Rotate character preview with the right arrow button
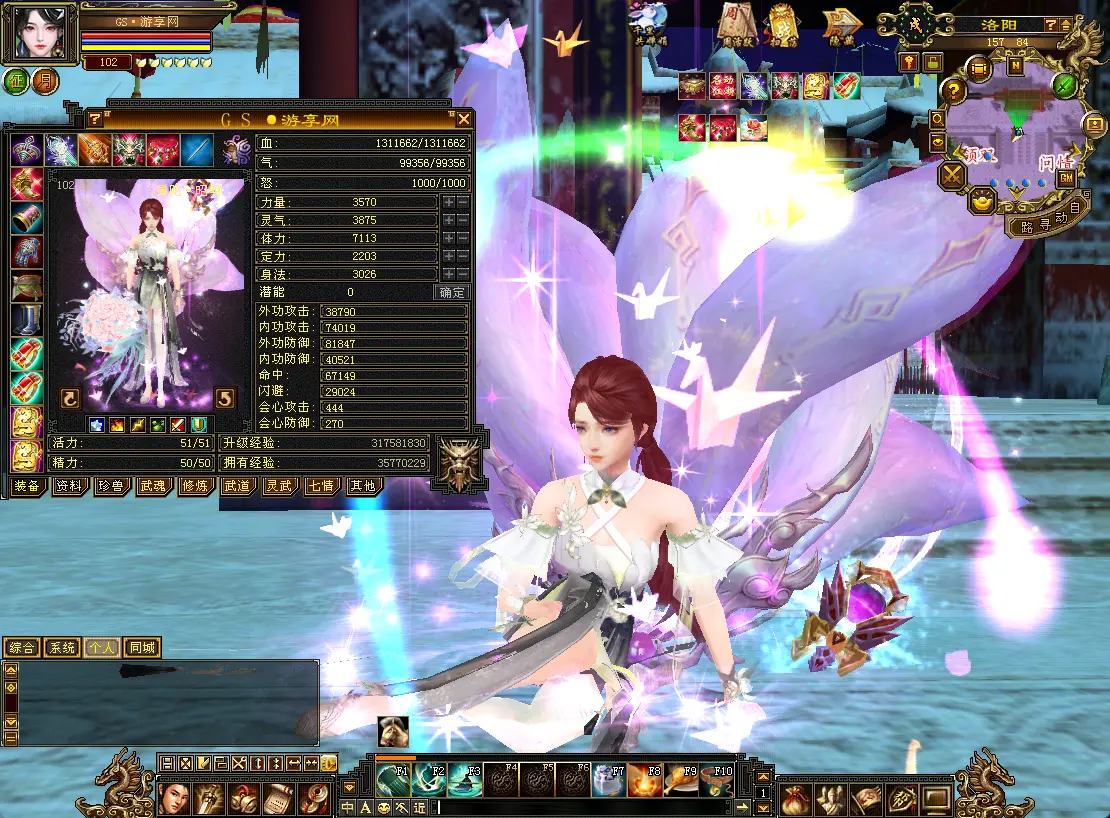This screenshot has width=1110, height=818. coord(225,398)
